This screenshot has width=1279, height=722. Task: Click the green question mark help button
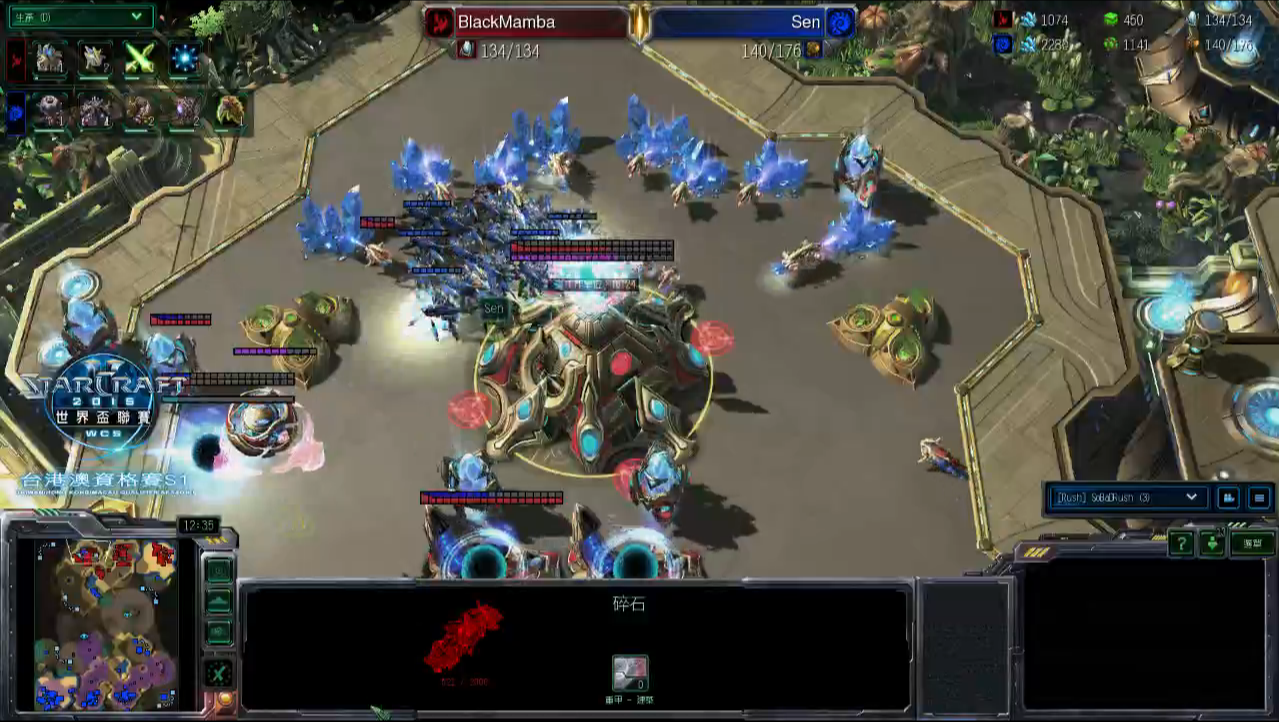(1181, 543)
